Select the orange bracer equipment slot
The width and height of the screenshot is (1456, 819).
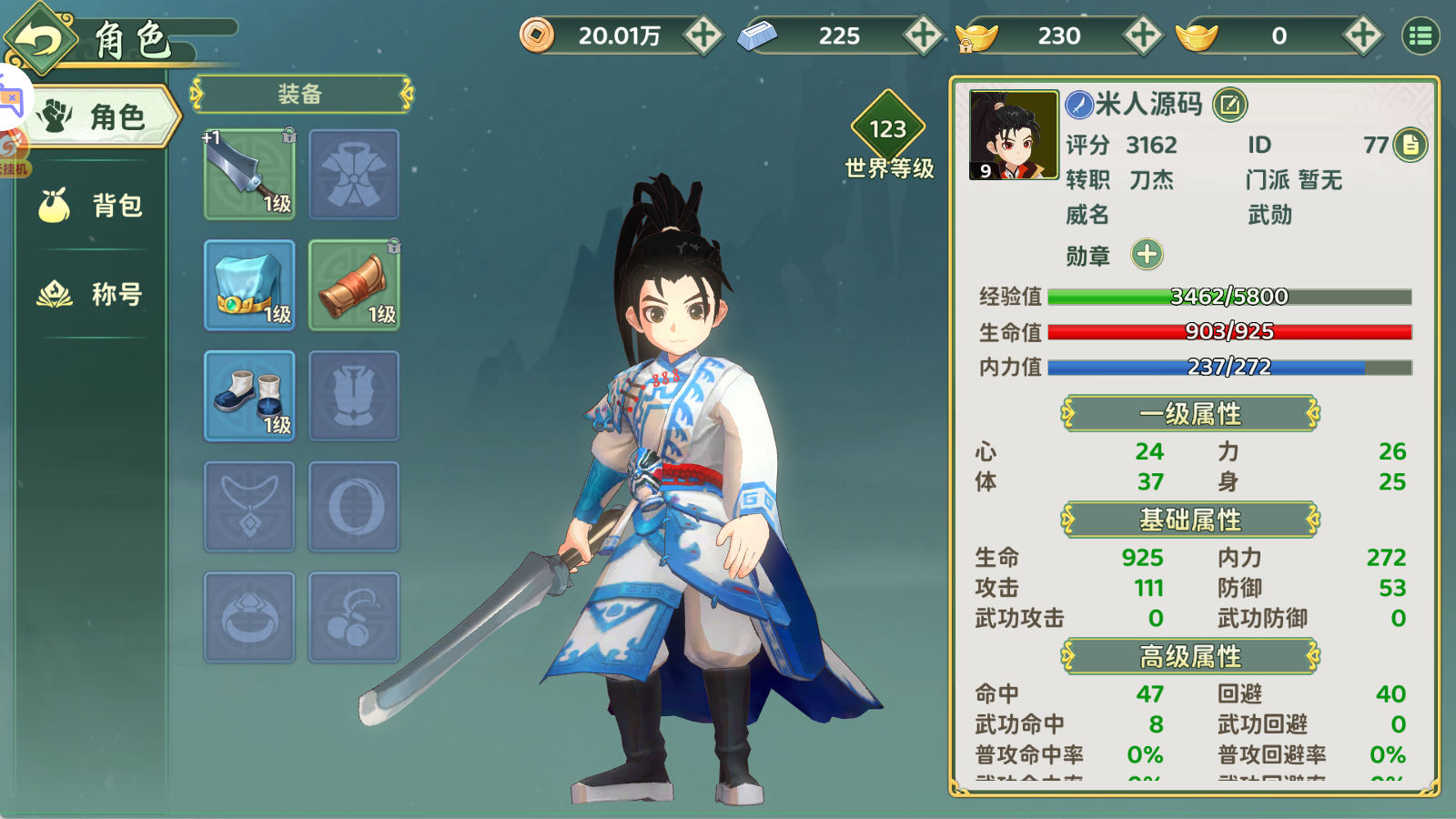354,285
